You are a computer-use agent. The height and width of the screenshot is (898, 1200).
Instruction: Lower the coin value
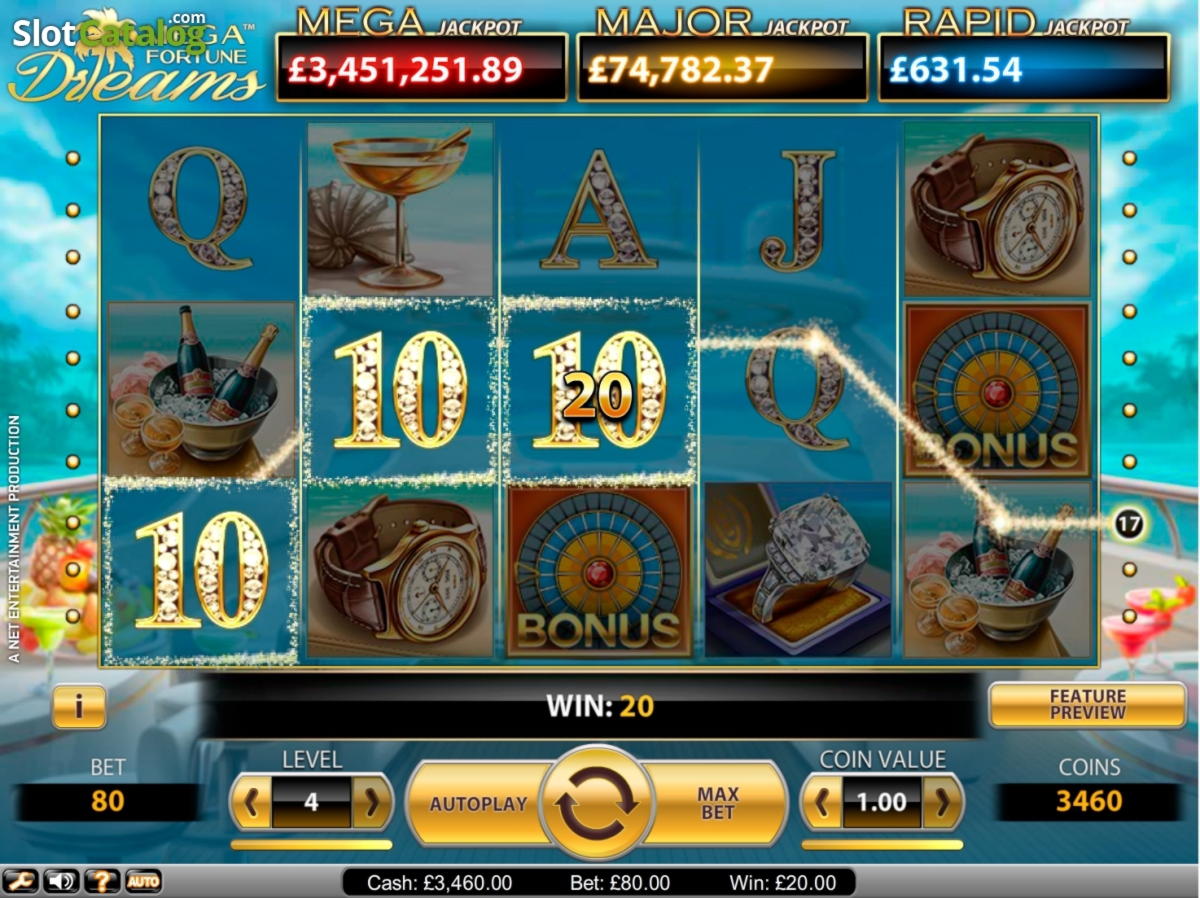point(822,802)
